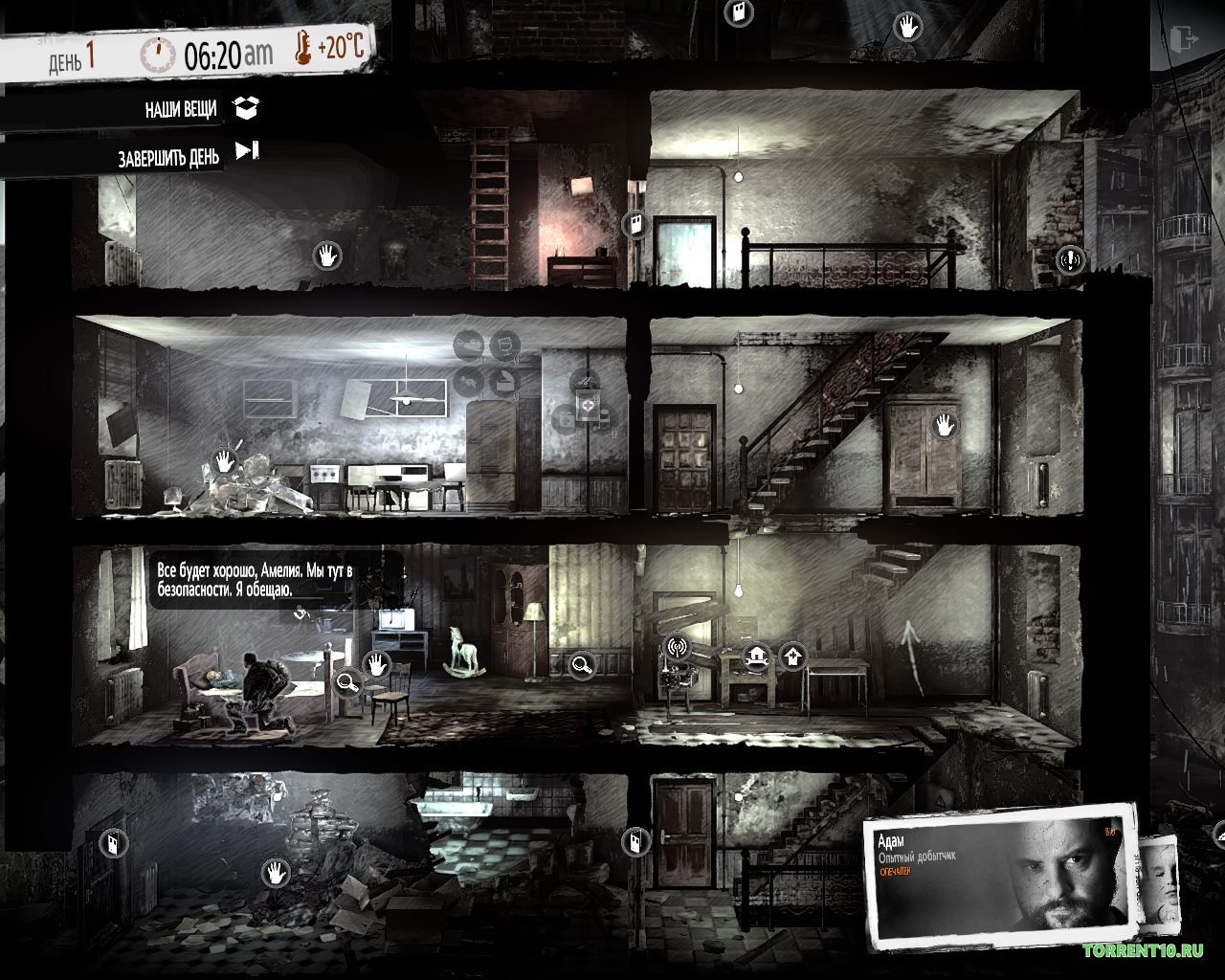
Task: Open the workshop house-with-wrench icon
Action: [758, 657]
